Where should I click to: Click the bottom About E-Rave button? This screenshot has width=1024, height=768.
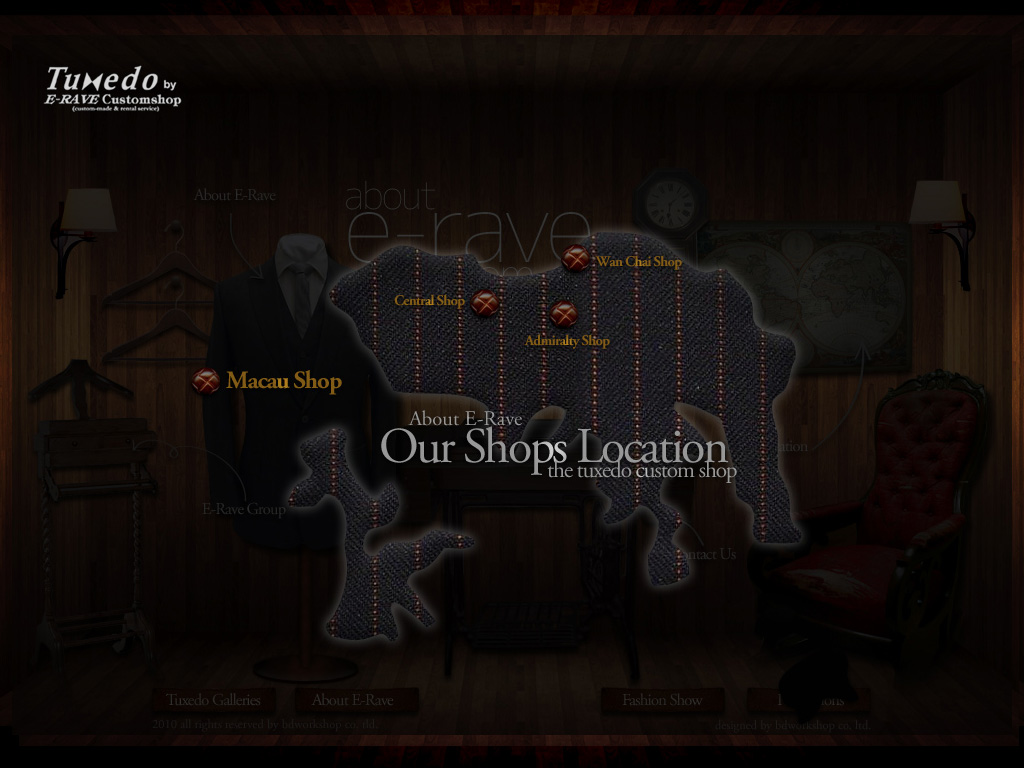point(352,700)
